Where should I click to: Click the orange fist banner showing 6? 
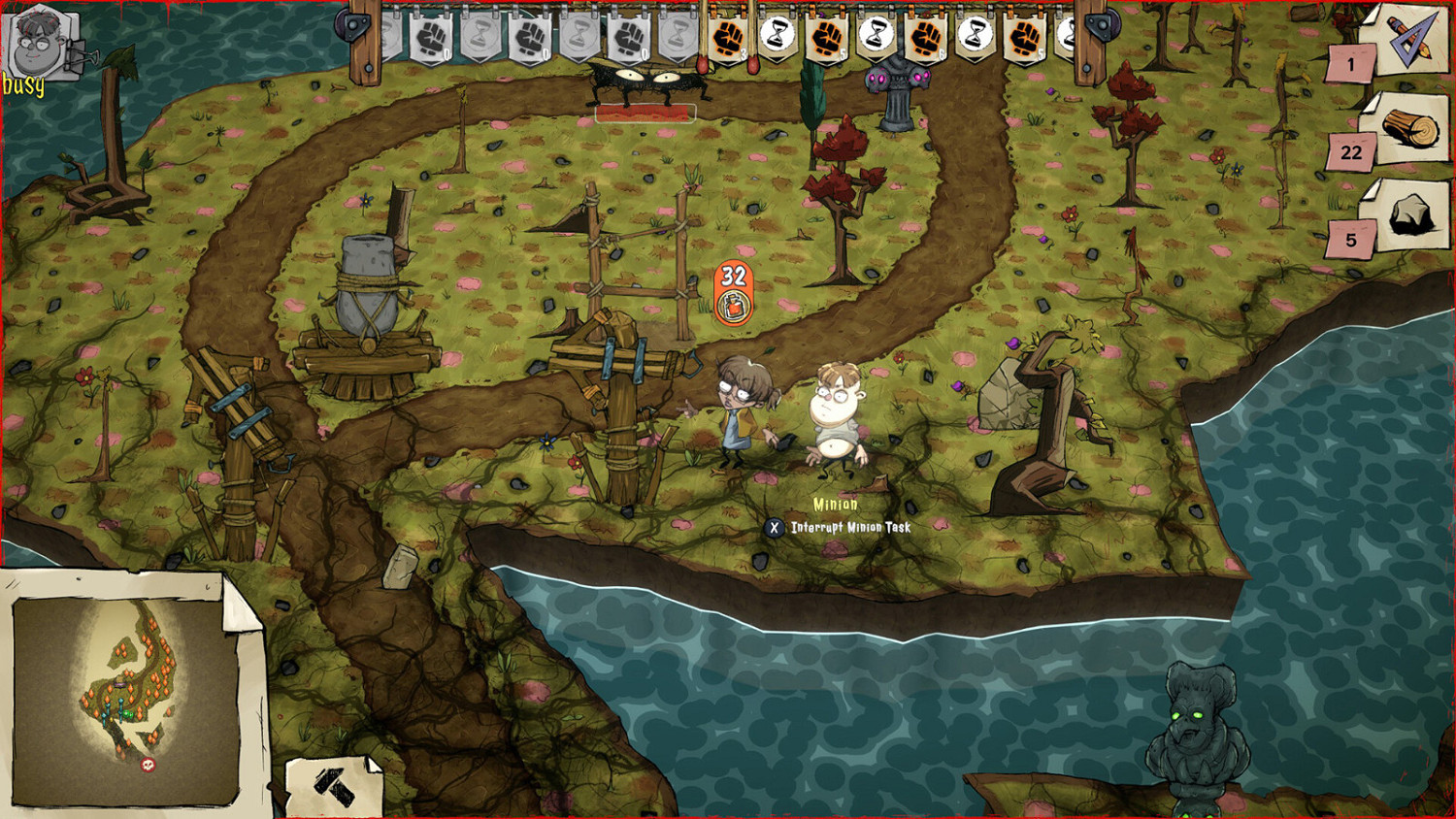925,39
